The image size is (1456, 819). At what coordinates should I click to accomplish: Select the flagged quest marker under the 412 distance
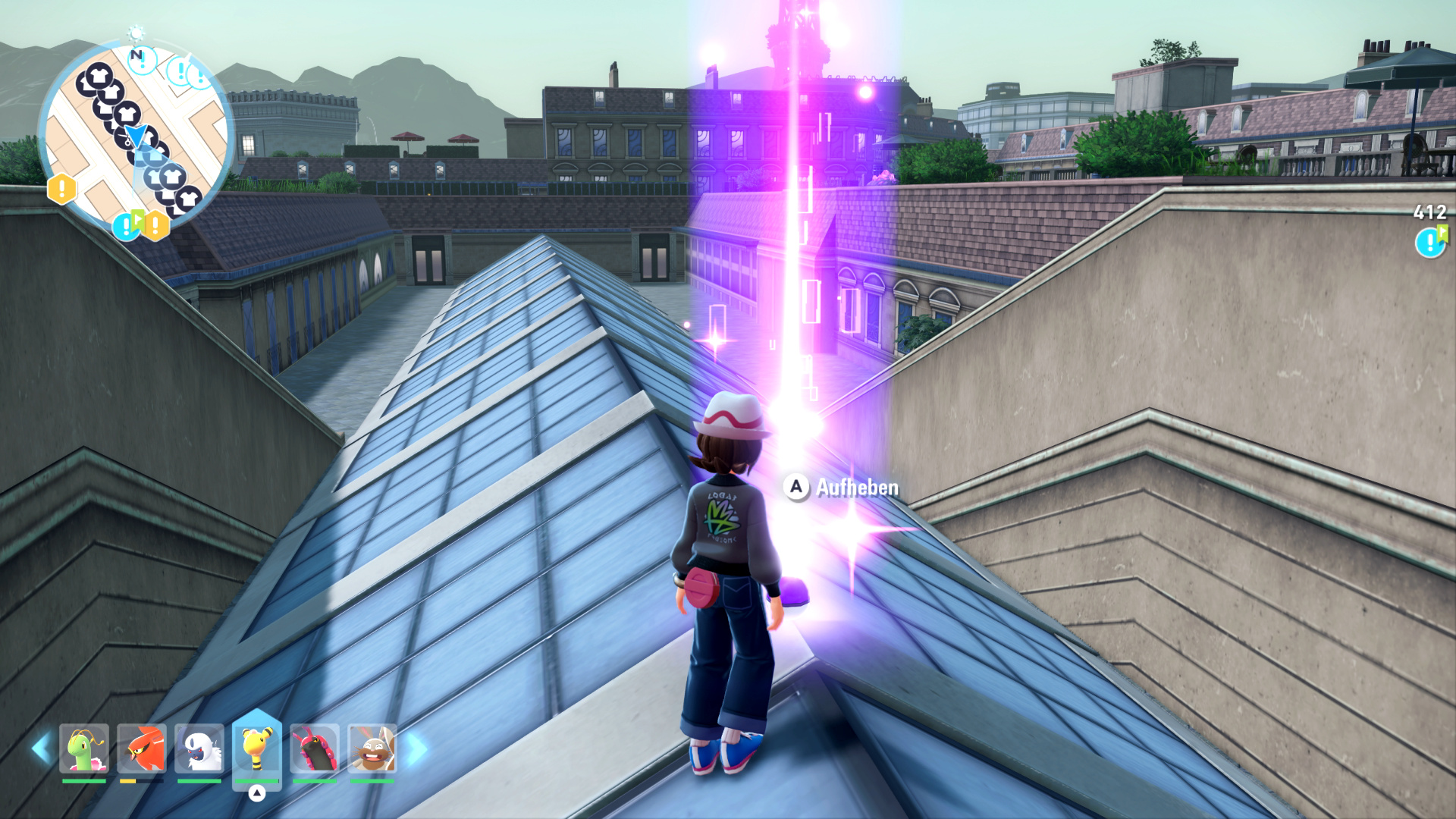pyautogui.click(x=1430, y=242)
